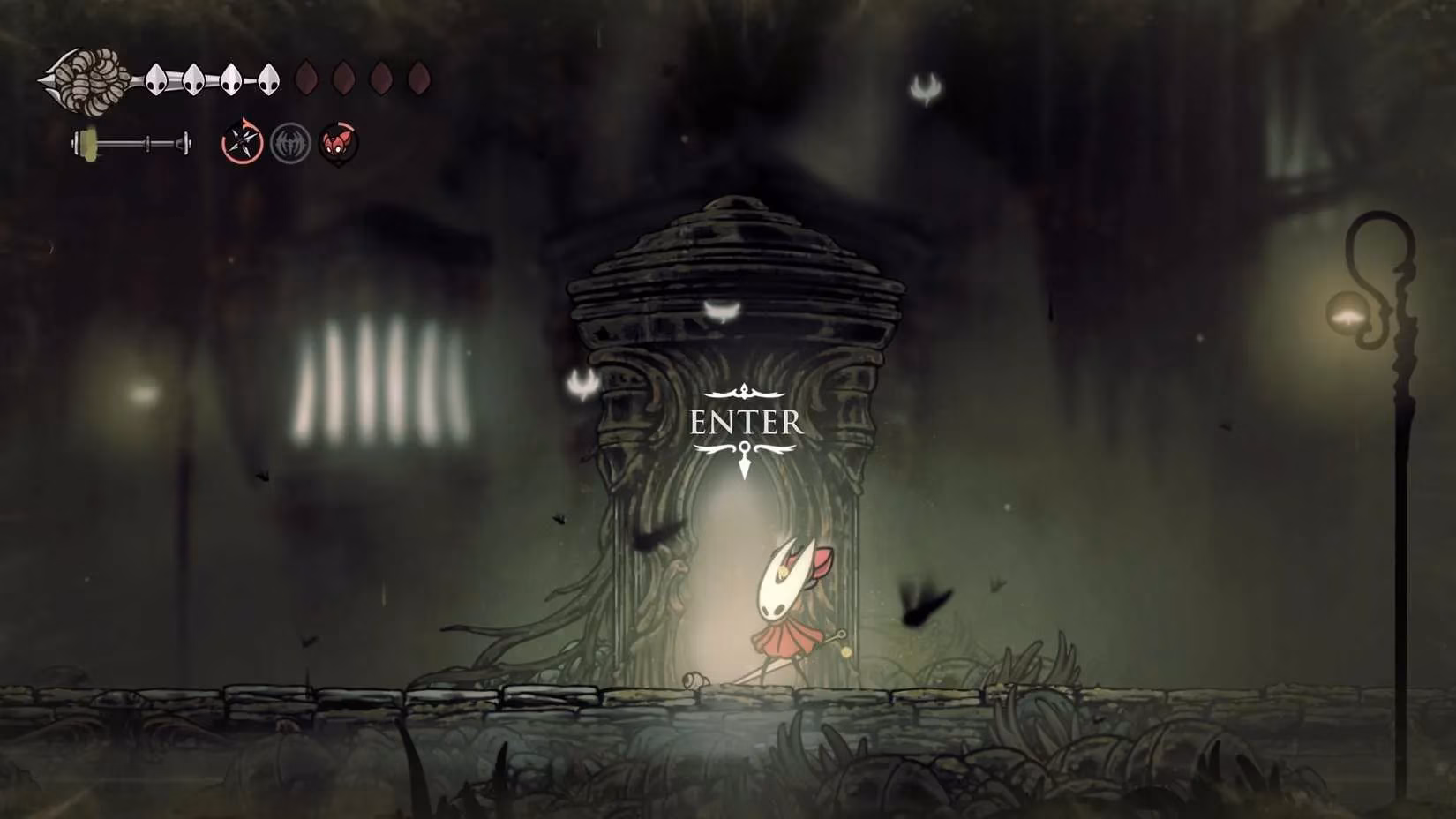Click the glowing doorway entrance

(732, 574)
